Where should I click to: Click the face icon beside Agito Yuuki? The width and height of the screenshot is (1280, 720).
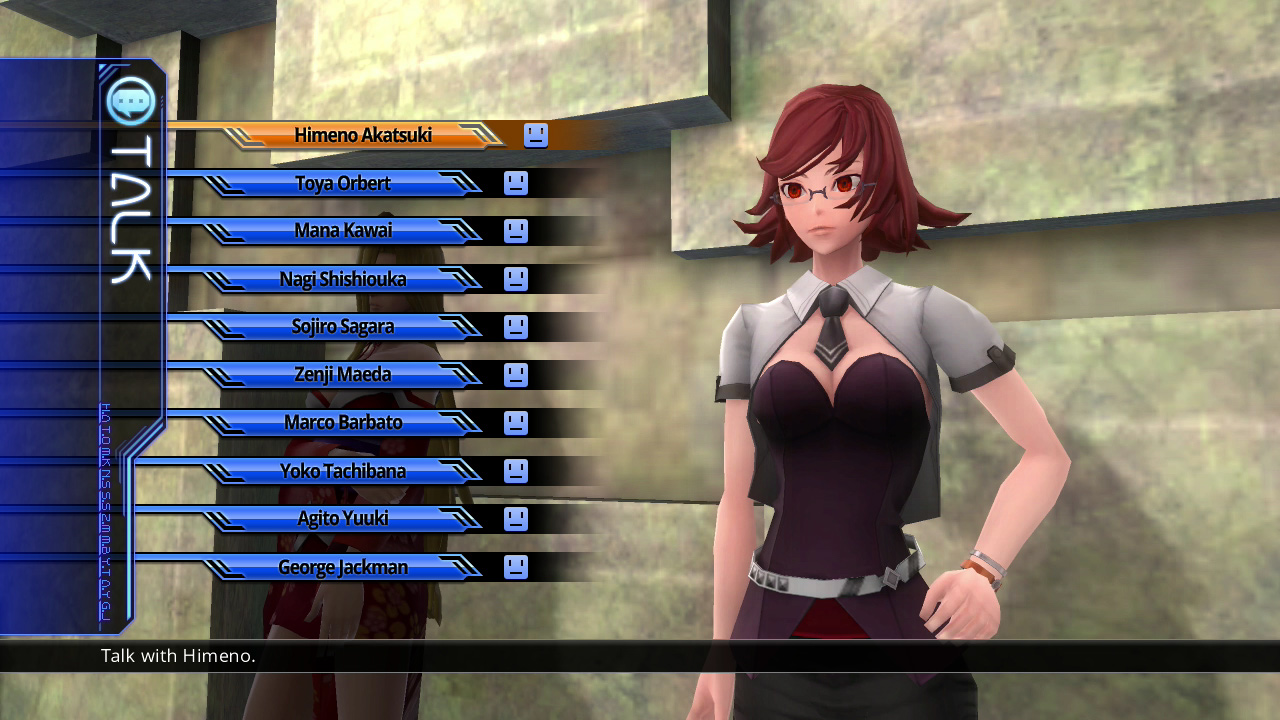pyautogui.click(x=515, y=519)
